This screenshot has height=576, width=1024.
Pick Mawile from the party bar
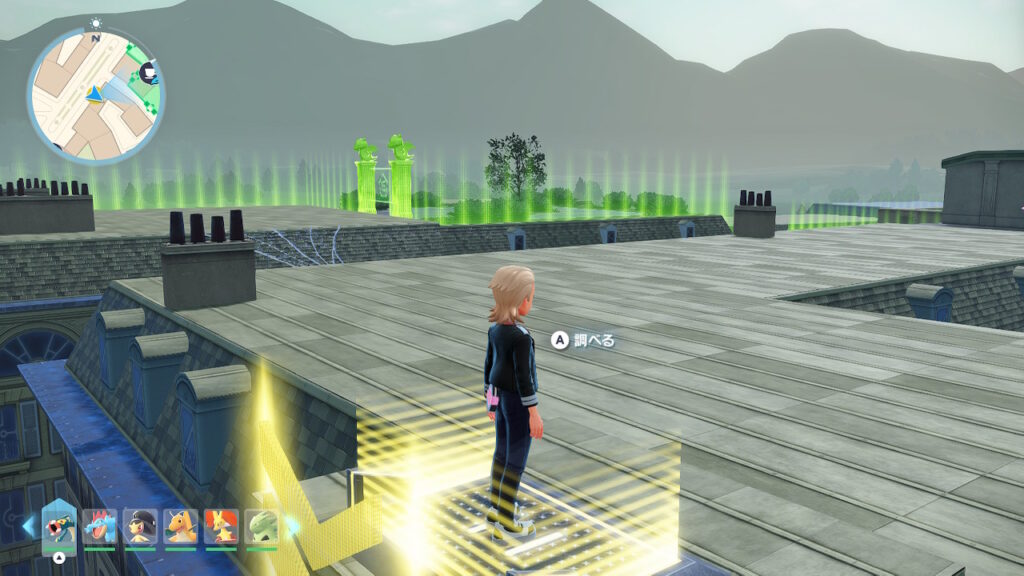point(140,526)
